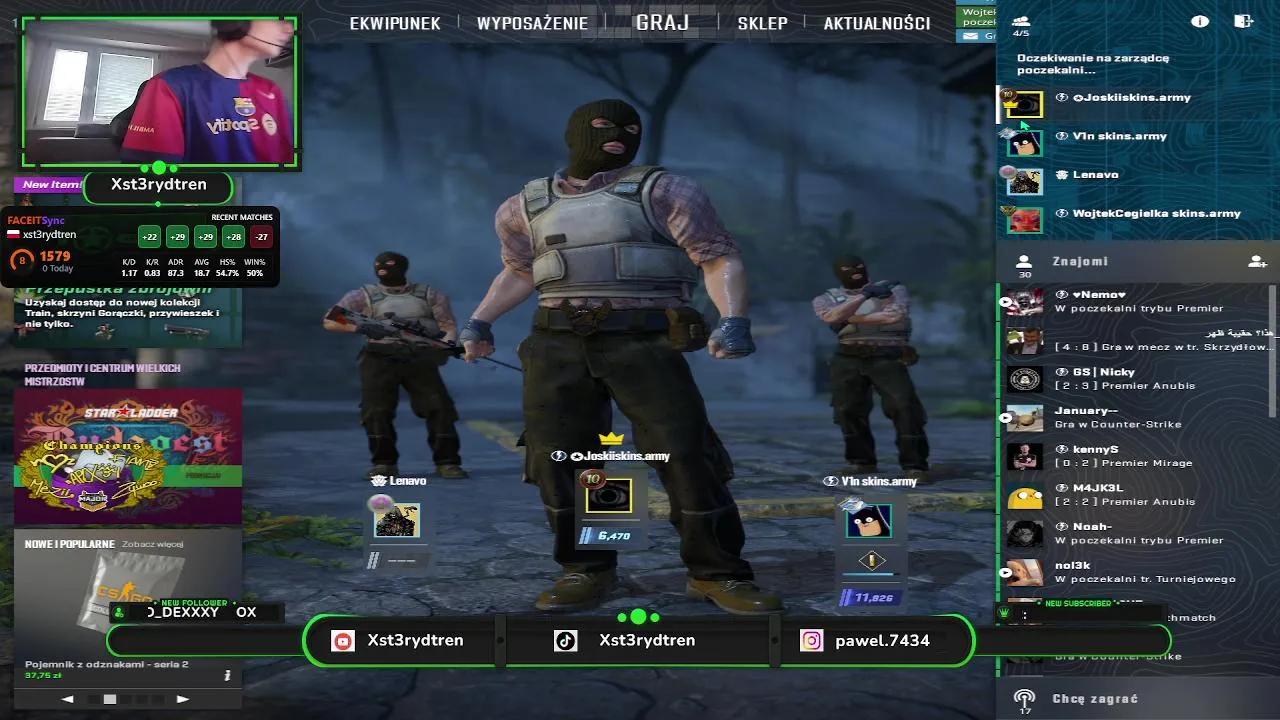Image resolution: width=1280 pixels, height=720 pixels.
Task: Click the right carousel arrow at bottom left
Action: [182, 700]
